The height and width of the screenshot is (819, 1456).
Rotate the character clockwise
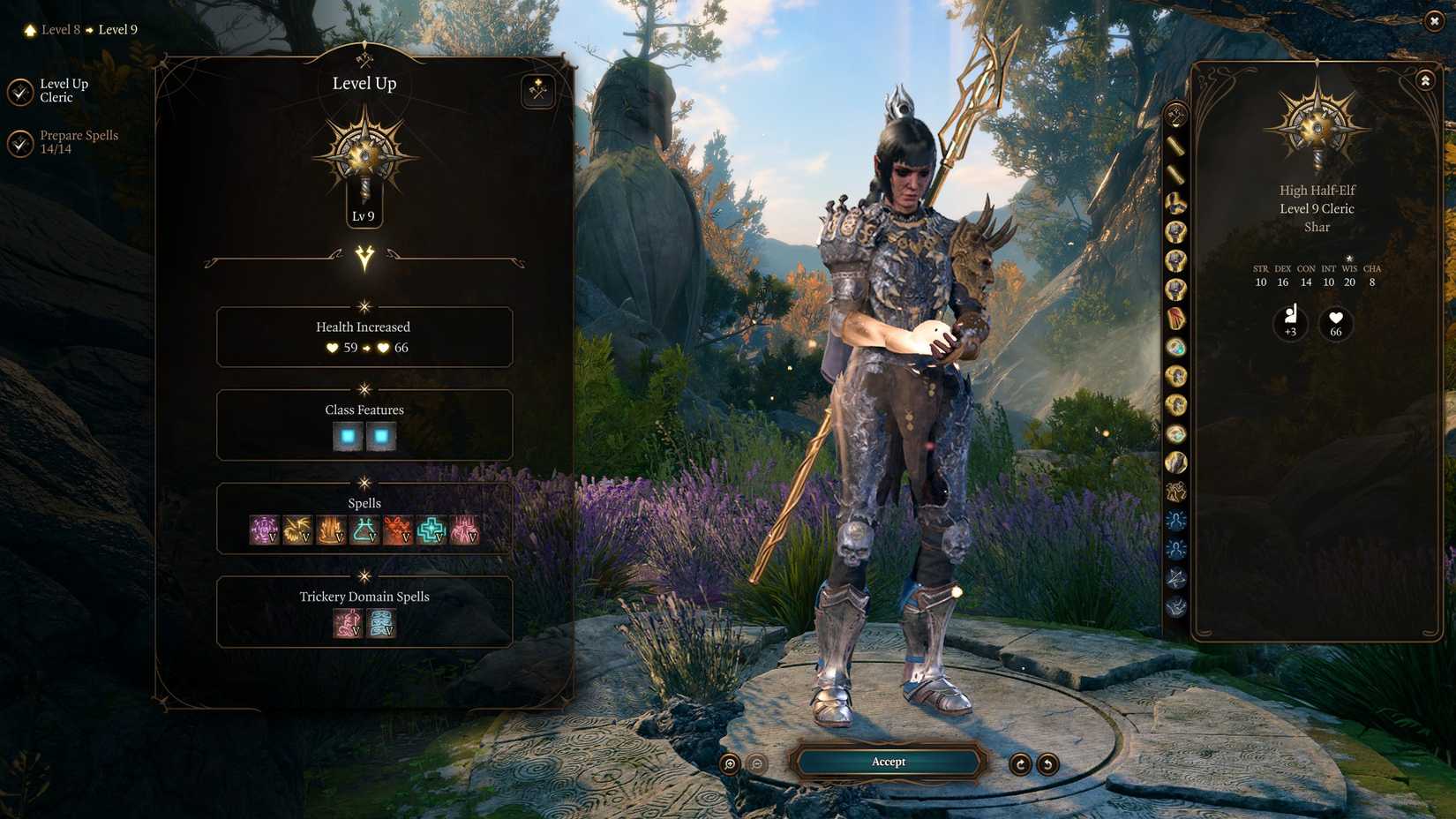point(1020,764)
